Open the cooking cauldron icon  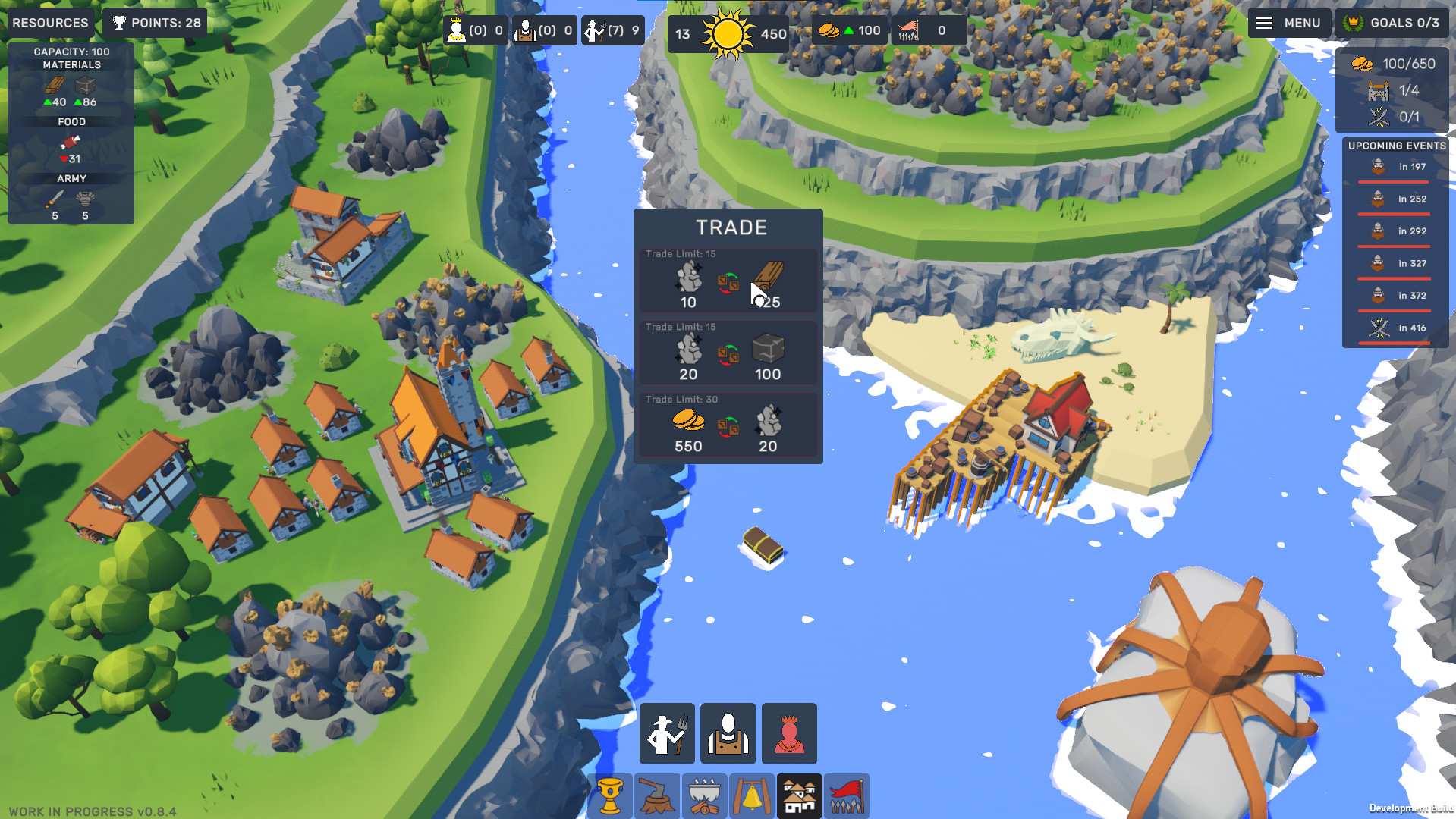pyautogui.click(x=705, y=795)
